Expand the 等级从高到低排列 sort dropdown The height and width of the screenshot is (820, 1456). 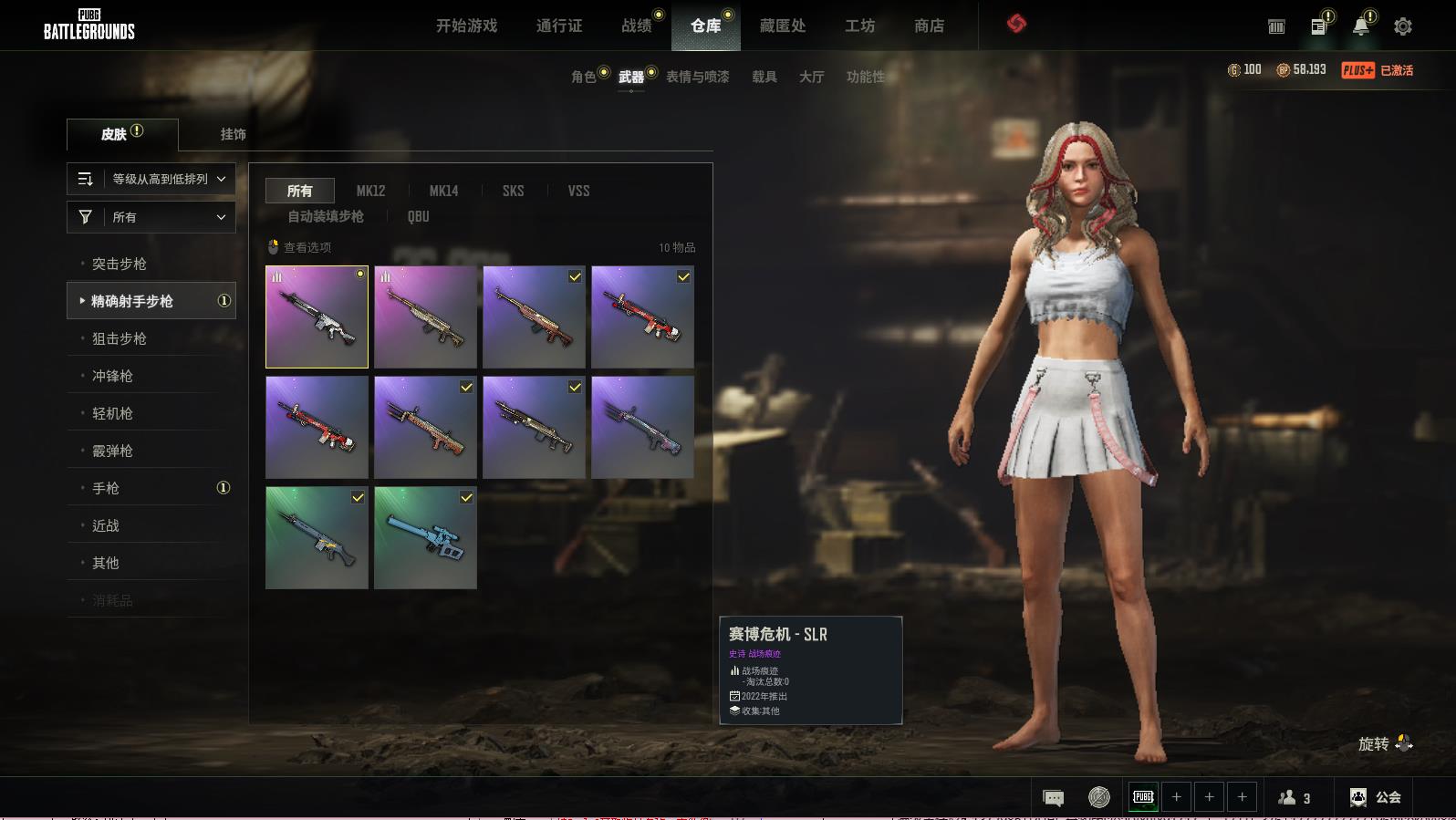[x=151, y=179]
